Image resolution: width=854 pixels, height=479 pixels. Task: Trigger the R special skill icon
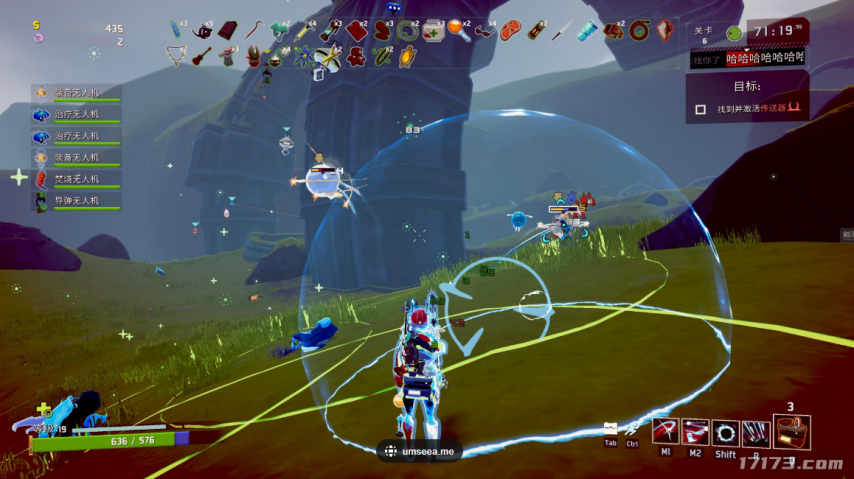coord(756,432)
